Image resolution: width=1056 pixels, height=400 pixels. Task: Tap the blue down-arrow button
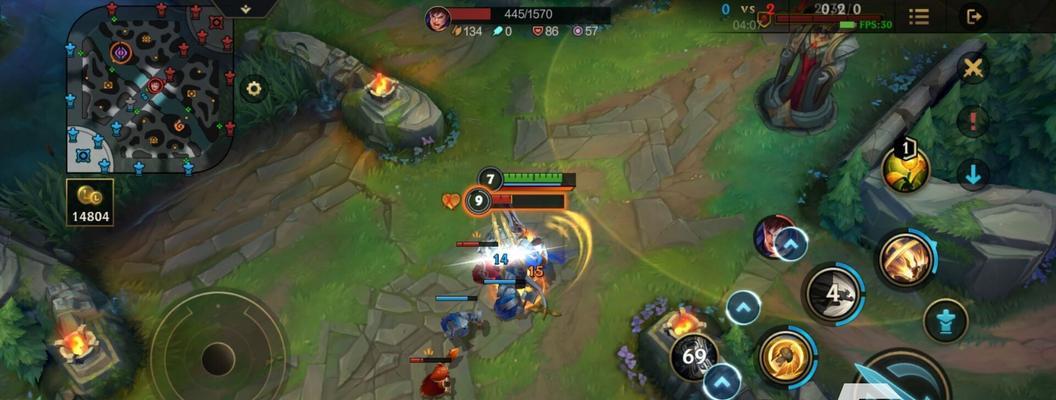click(972, 175)
